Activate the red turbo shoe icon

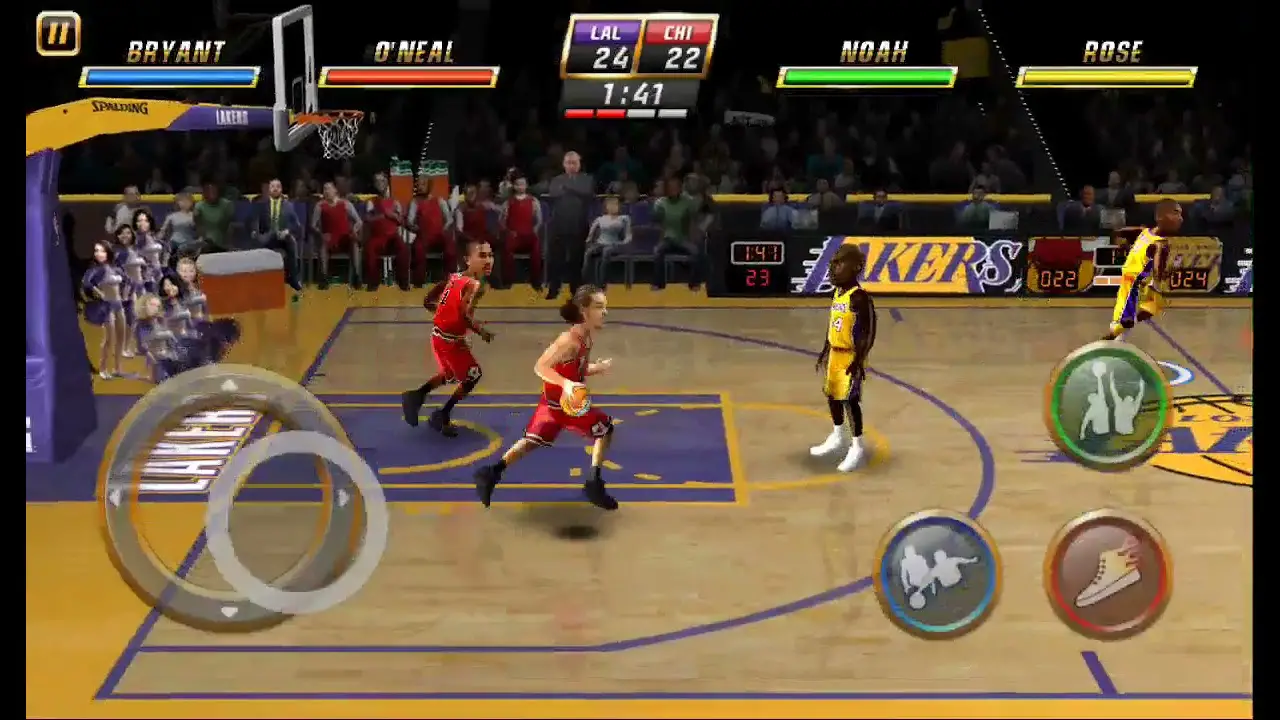tap(1110, 573)
